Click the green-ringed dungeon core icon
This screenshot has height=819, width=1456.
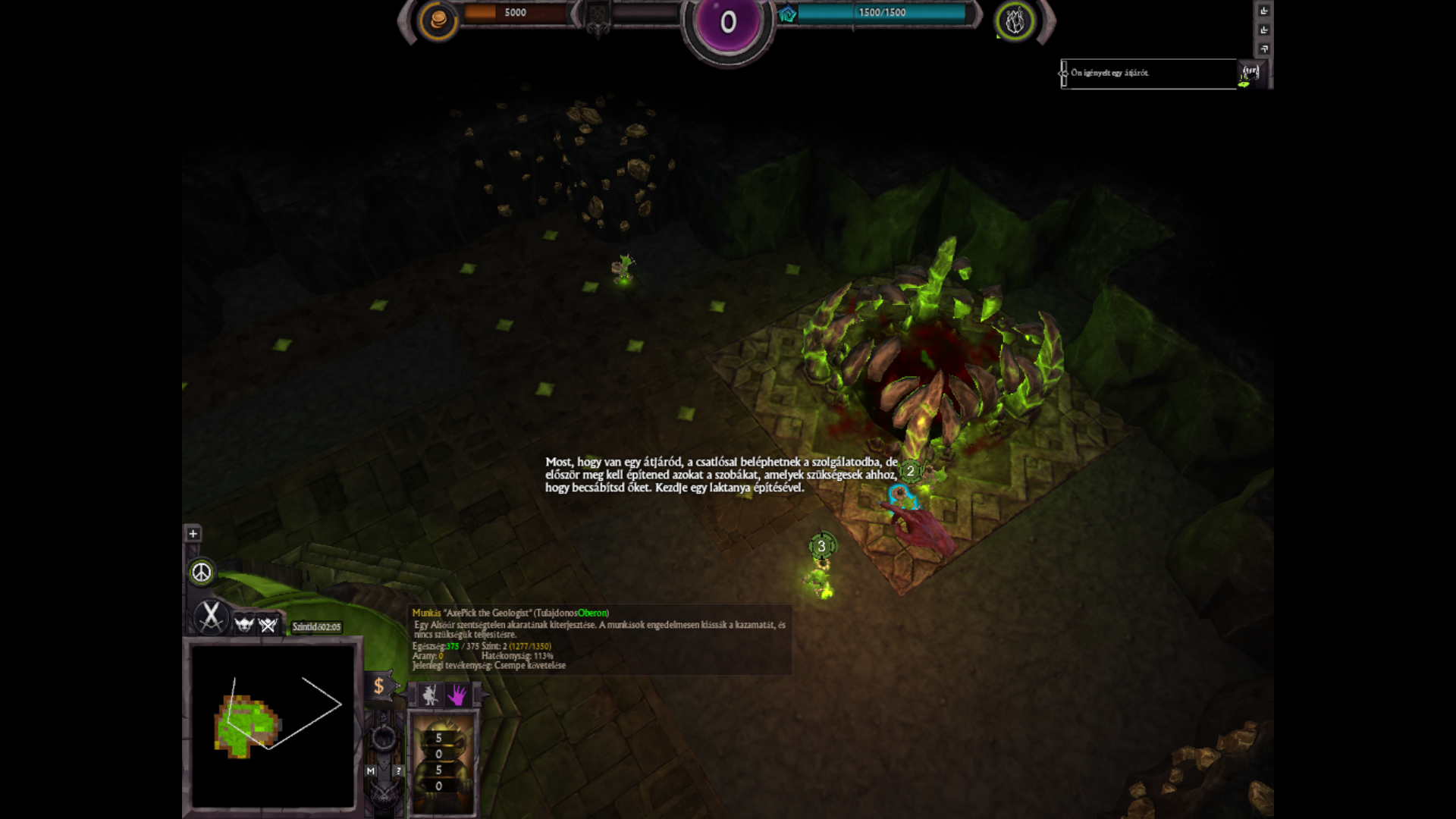tap(1015, 21)
